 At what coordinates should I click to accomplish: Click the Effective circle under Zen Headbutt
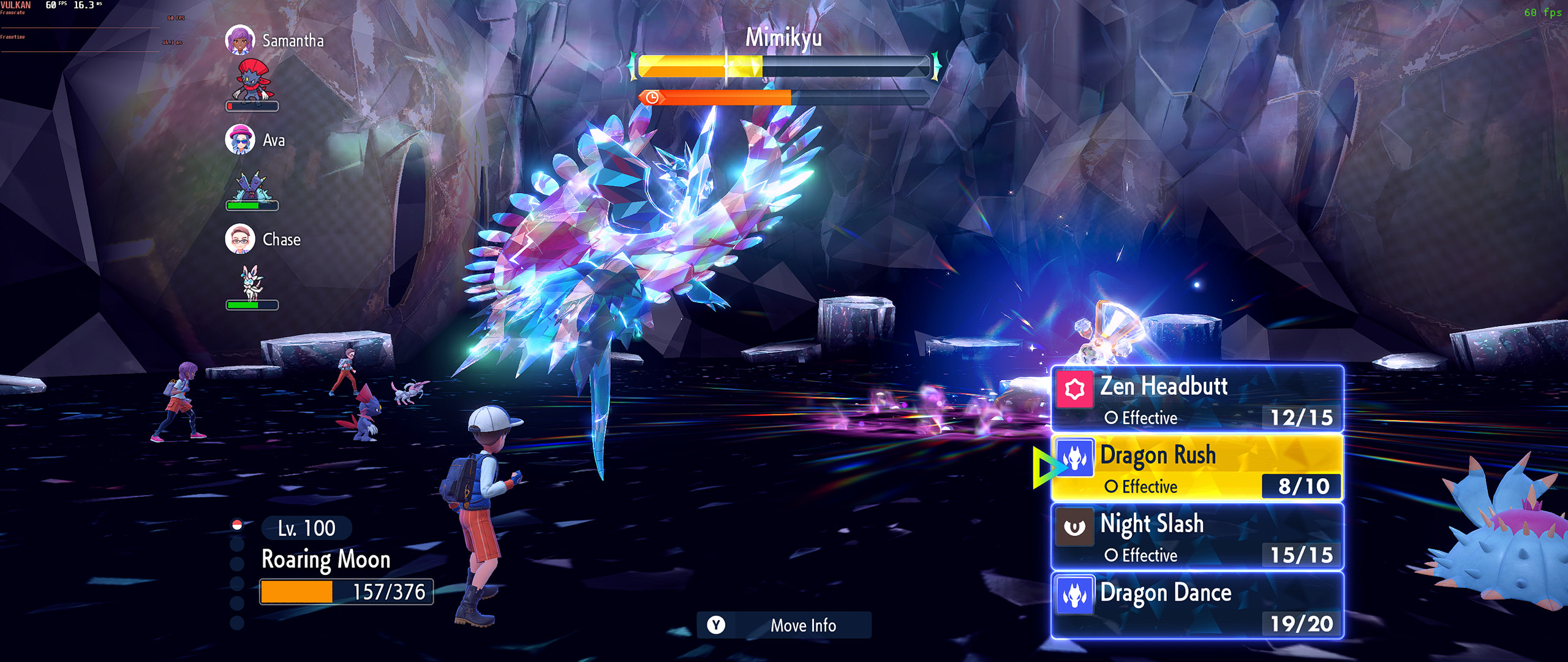[x=1140, y=419]
